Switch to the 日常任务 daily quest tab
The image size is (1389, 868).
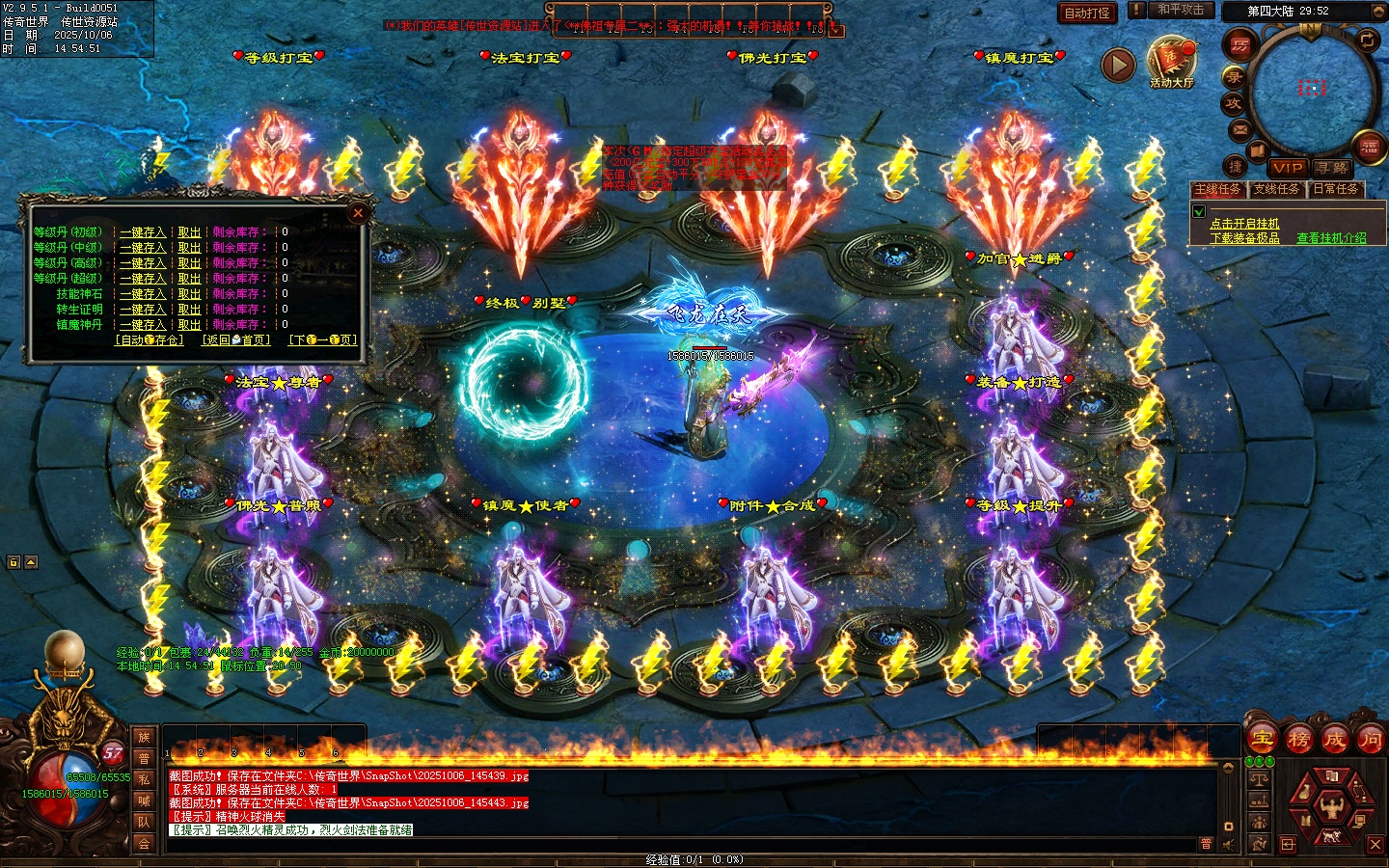(1335, 189)
